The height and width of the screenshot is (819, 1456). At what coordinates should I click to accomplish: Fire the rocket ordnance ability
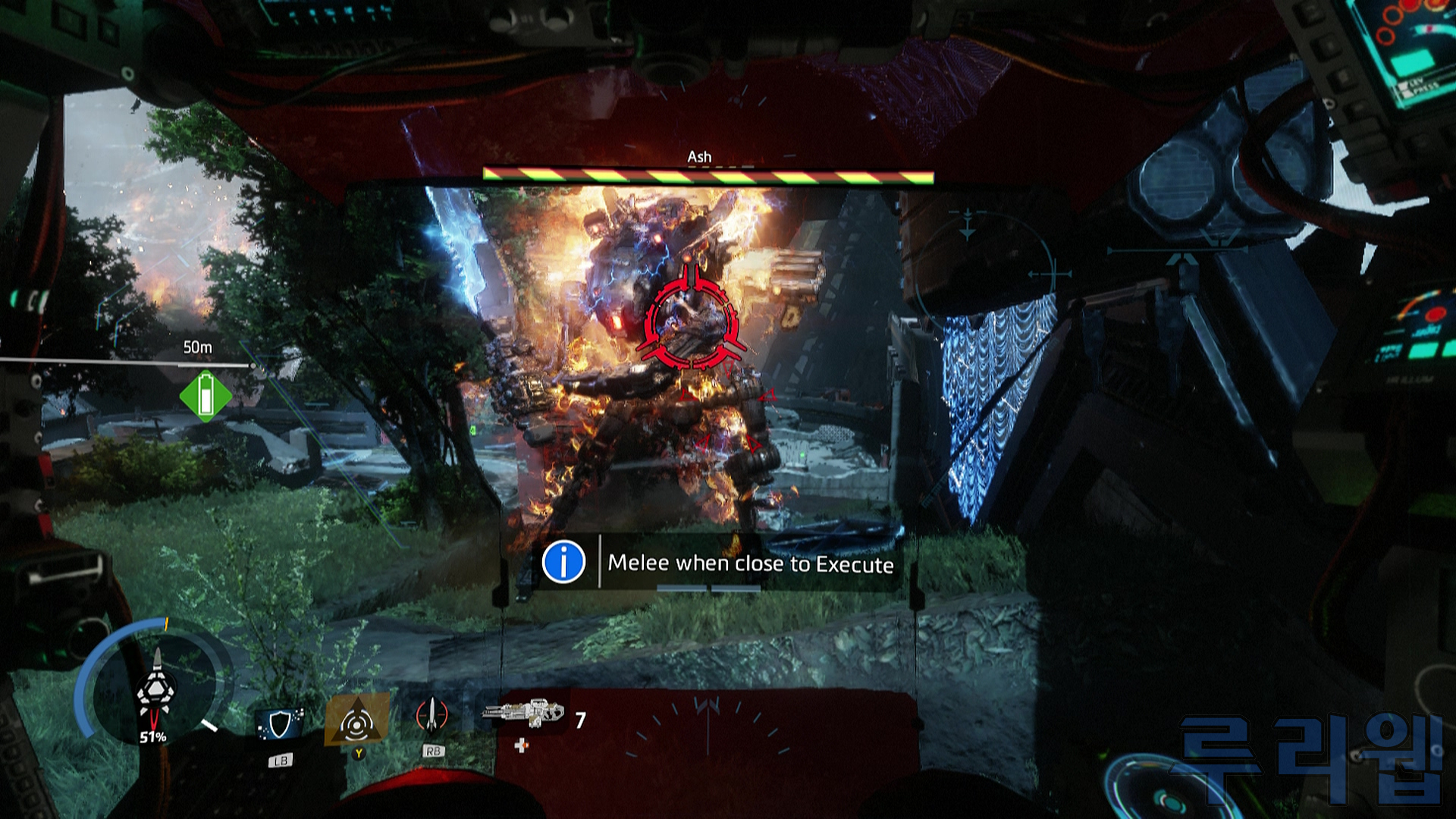[x=432, y=717]
